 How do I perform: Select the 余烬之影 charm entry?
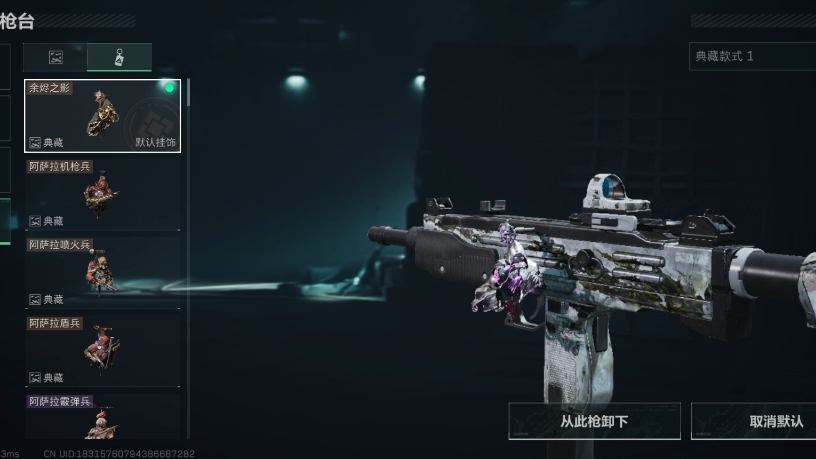click(102, 116)
